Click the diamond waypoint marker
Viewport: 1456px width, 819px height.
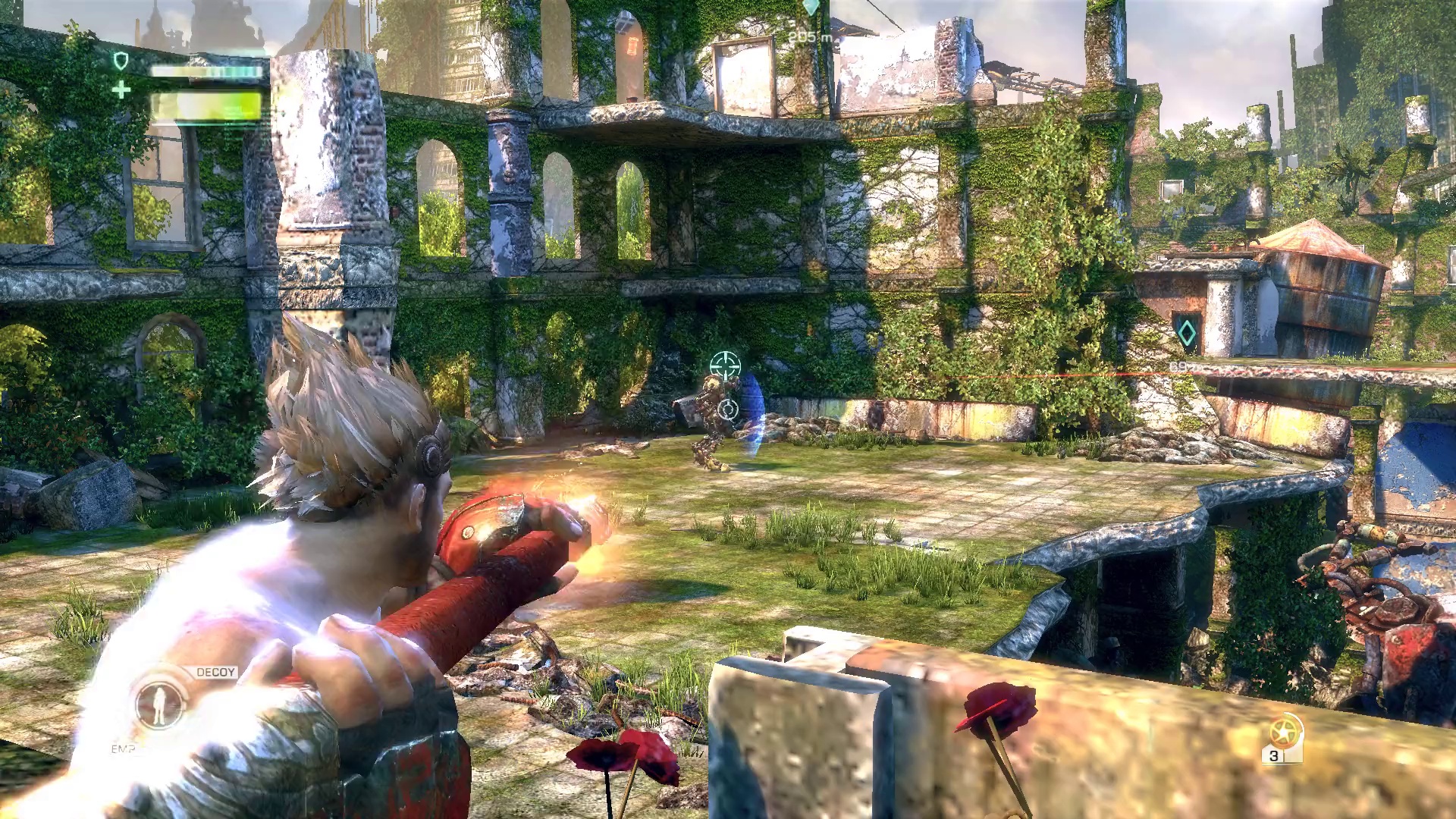1186,333
